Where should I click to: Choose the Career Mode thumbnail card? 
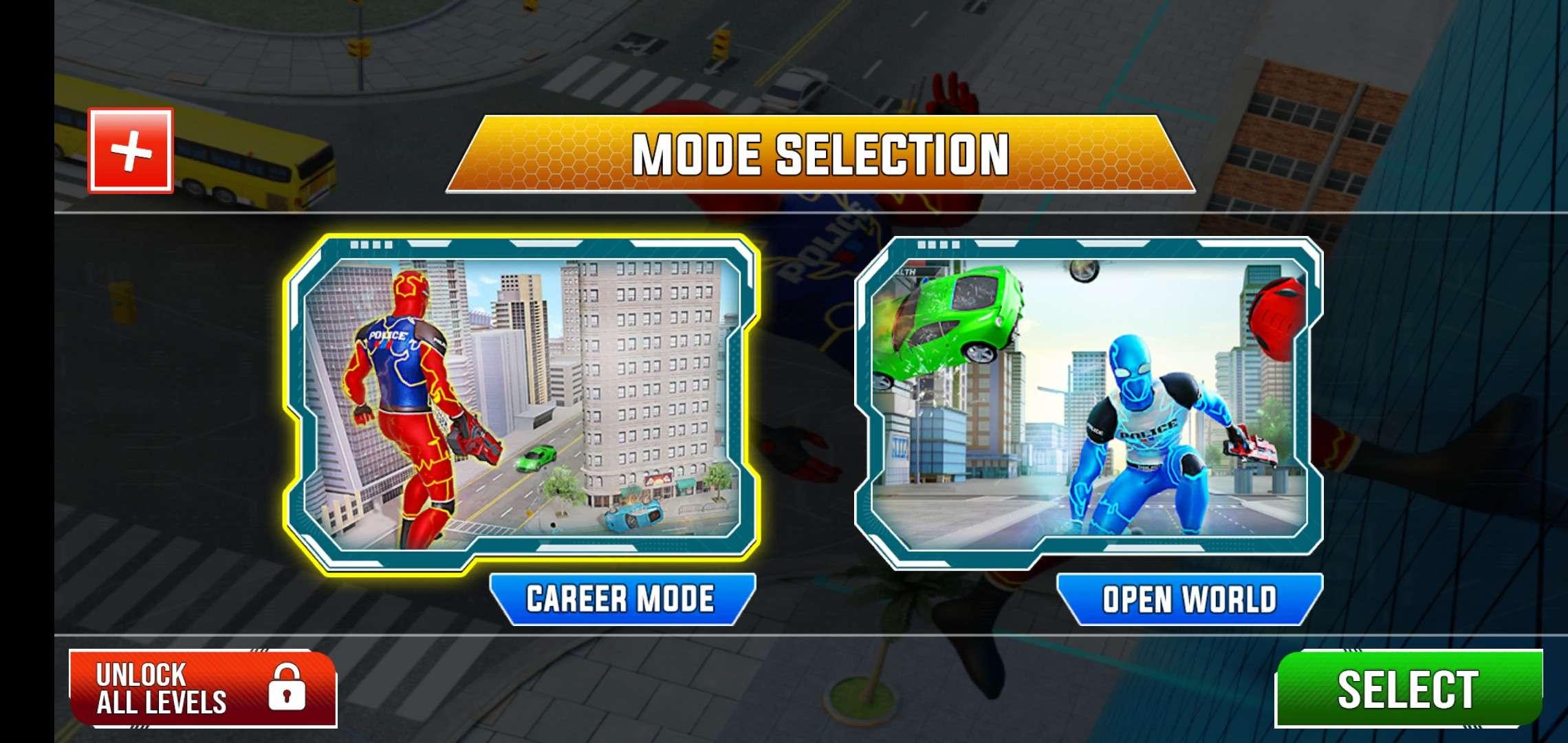click(521, 402)
